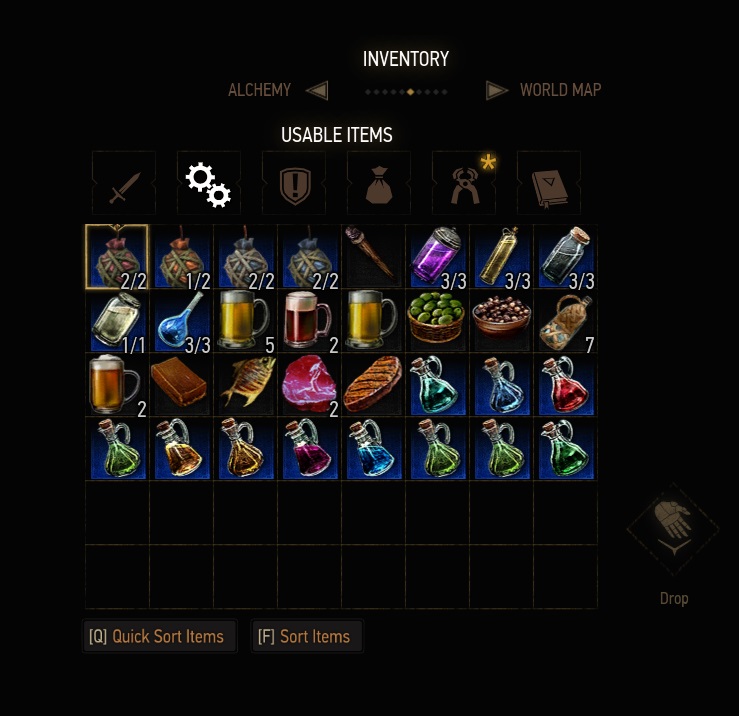Screen dimensions: 739x716
Task: Click the Quick Sort Items button
Action: click(x=160, y=637)
